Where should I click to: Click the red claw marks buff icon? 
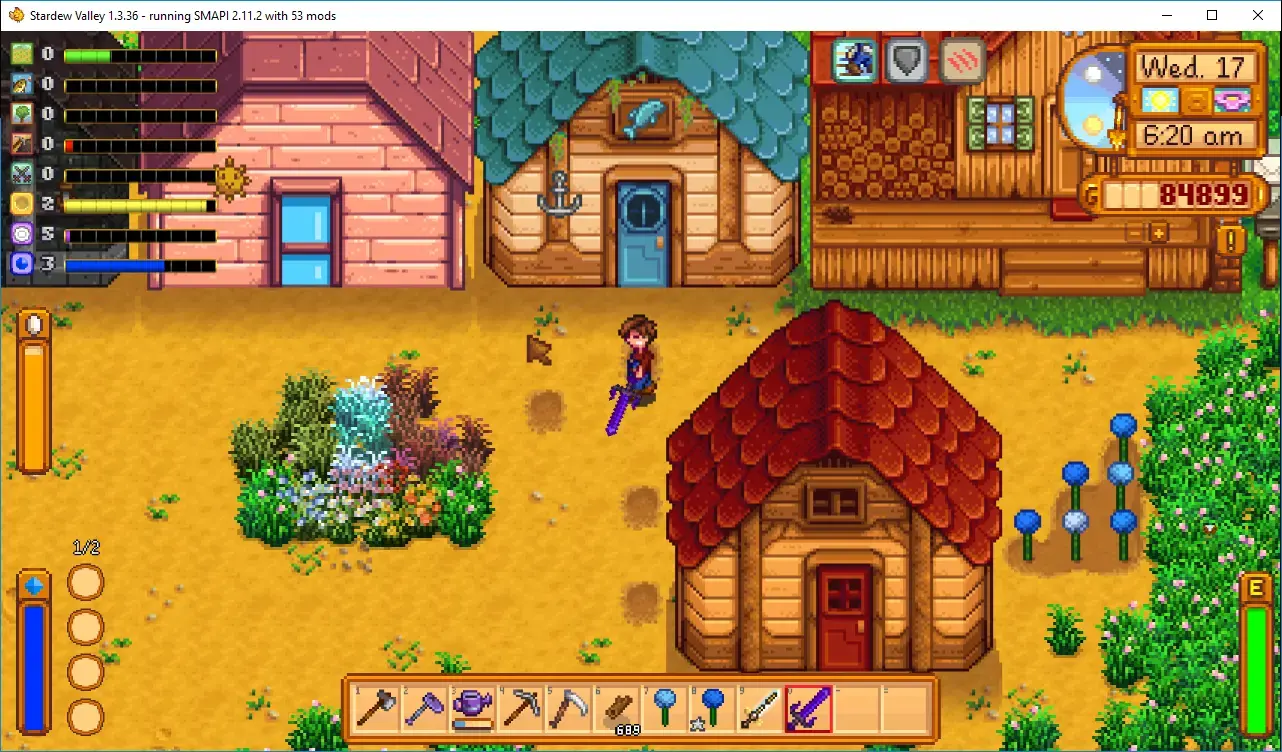click(x=962, y=61)
